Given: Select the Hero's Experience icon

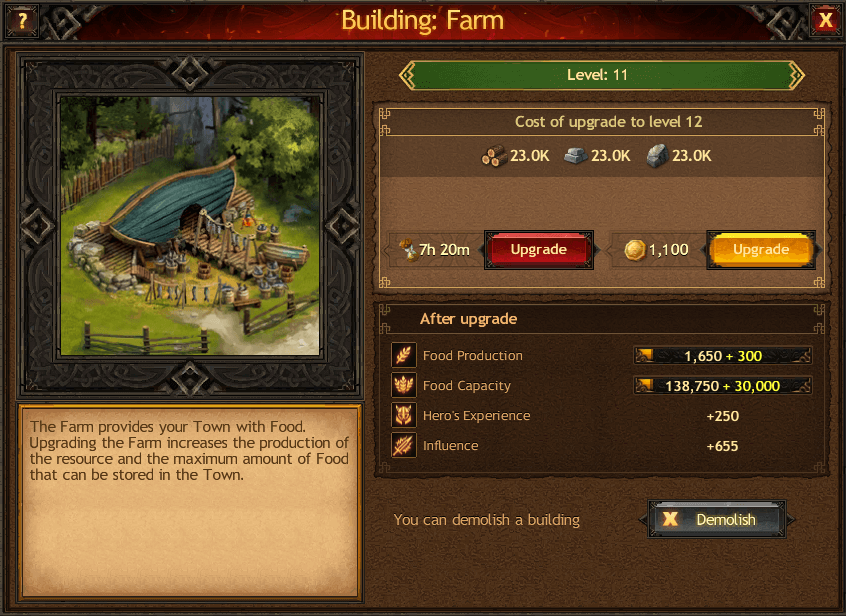Looking at the screenshot, I should click(404, 416).
